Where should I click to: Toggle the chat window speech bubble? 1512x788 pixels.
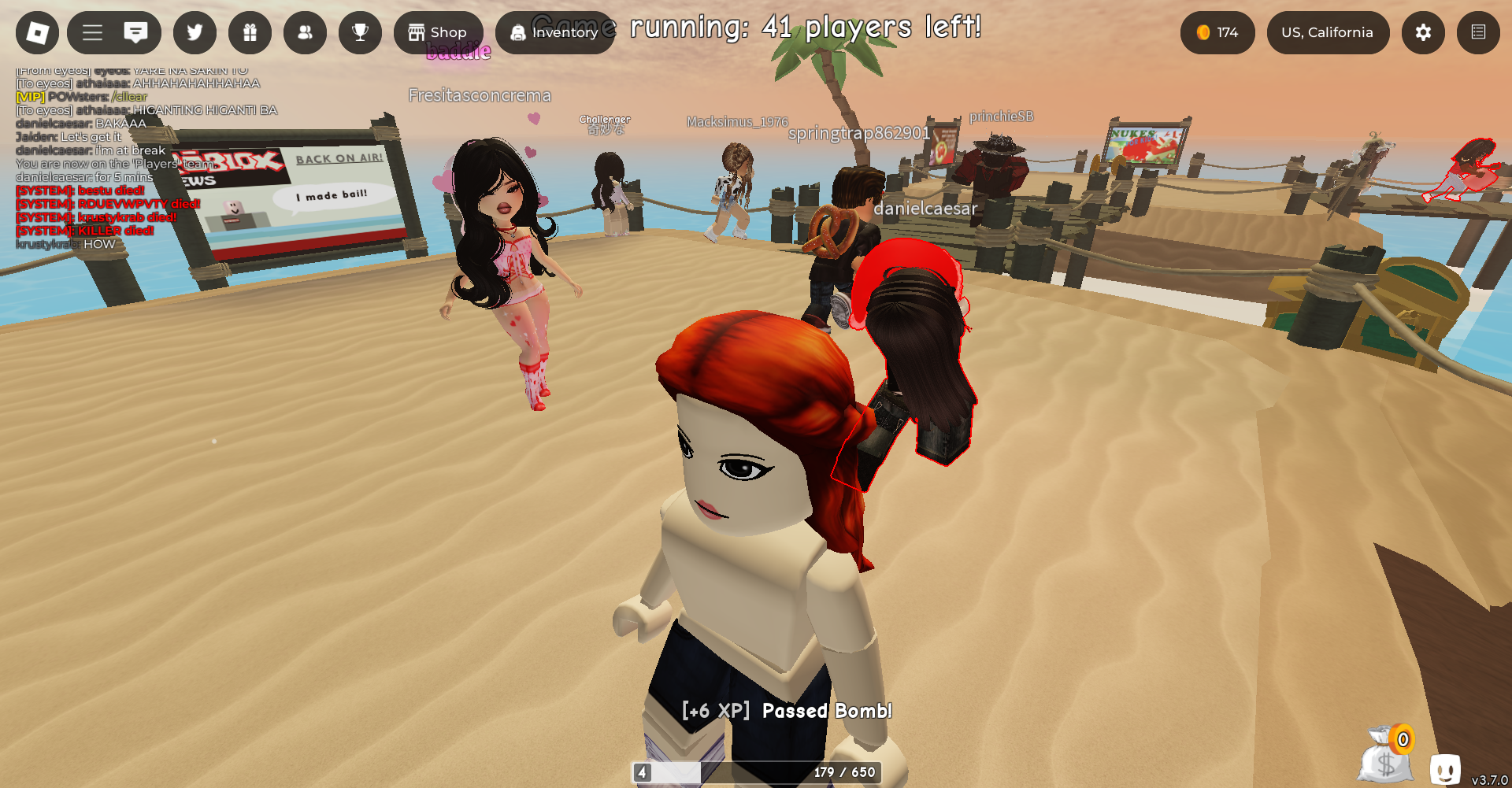click(x=135, y=32)
